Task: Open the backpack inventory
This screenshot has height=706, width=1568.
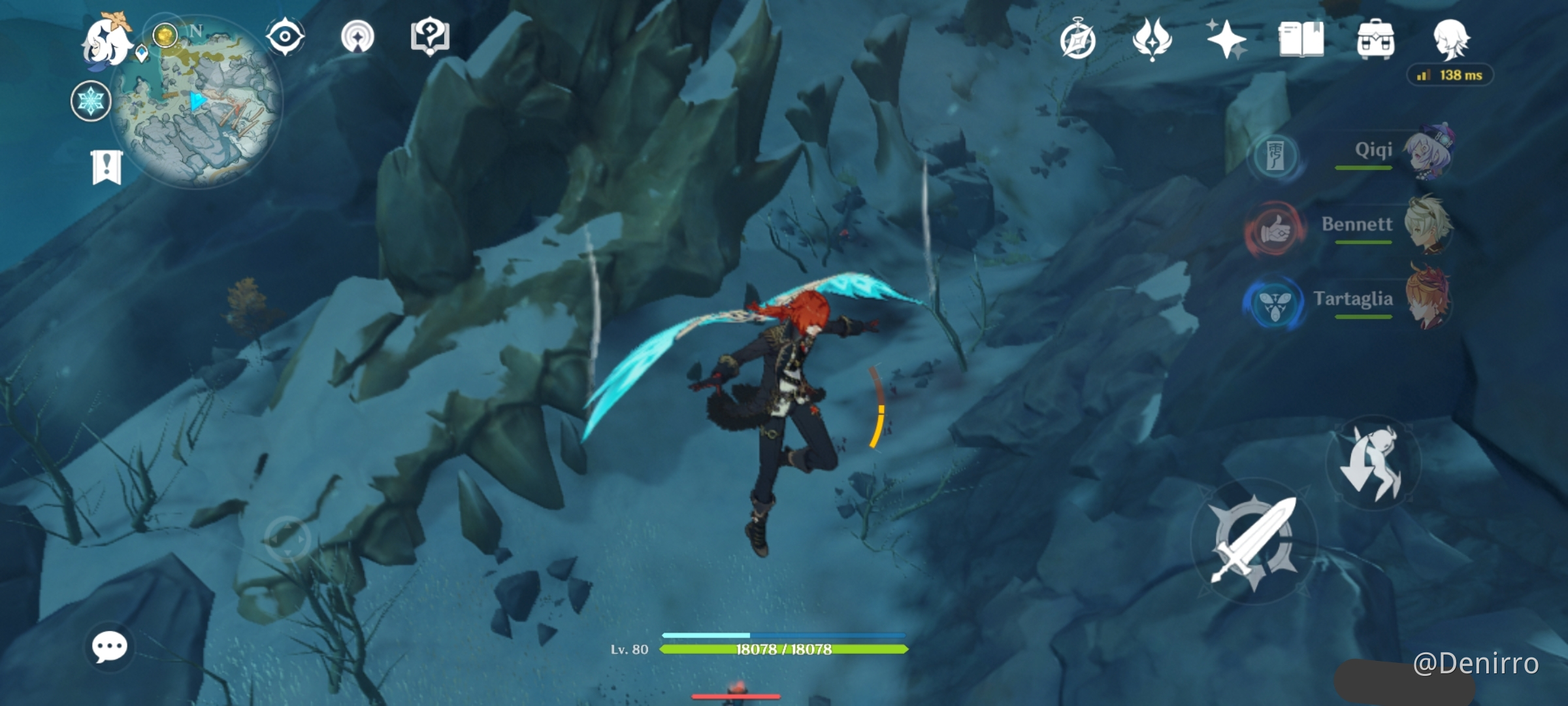Action: (1375, 39)
